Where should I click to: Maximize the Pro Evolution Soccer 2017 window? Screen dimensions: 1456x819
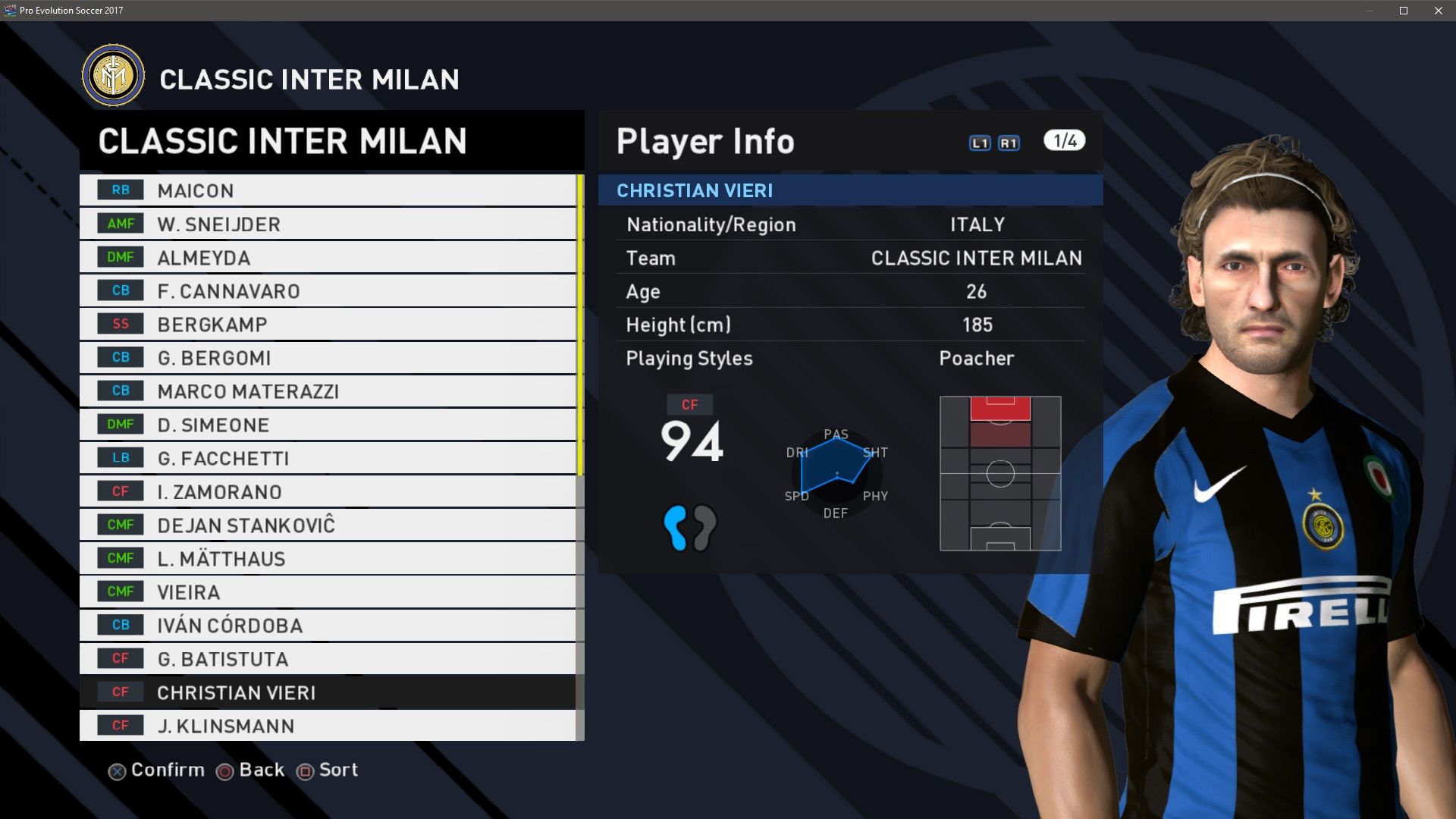tap(1404, 11)
